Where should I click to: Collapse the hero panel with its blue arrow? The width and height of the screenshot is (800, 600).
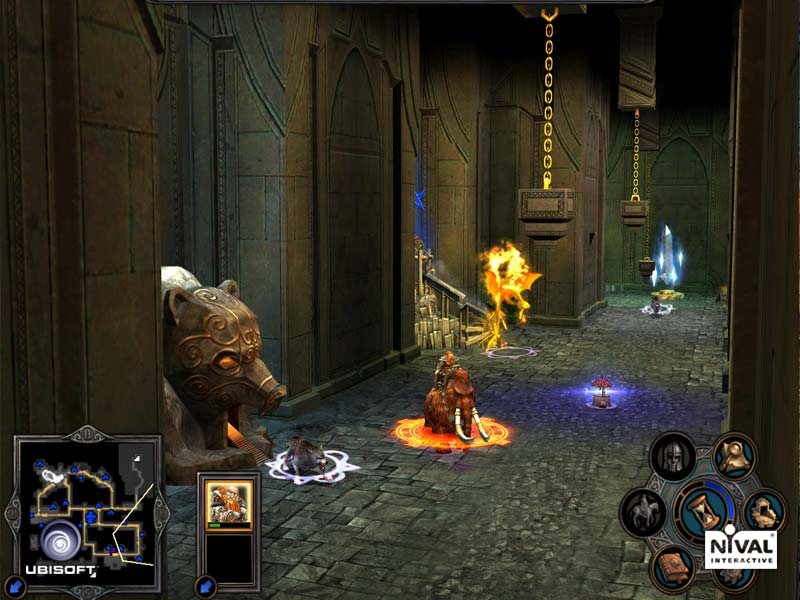[206, 586]
